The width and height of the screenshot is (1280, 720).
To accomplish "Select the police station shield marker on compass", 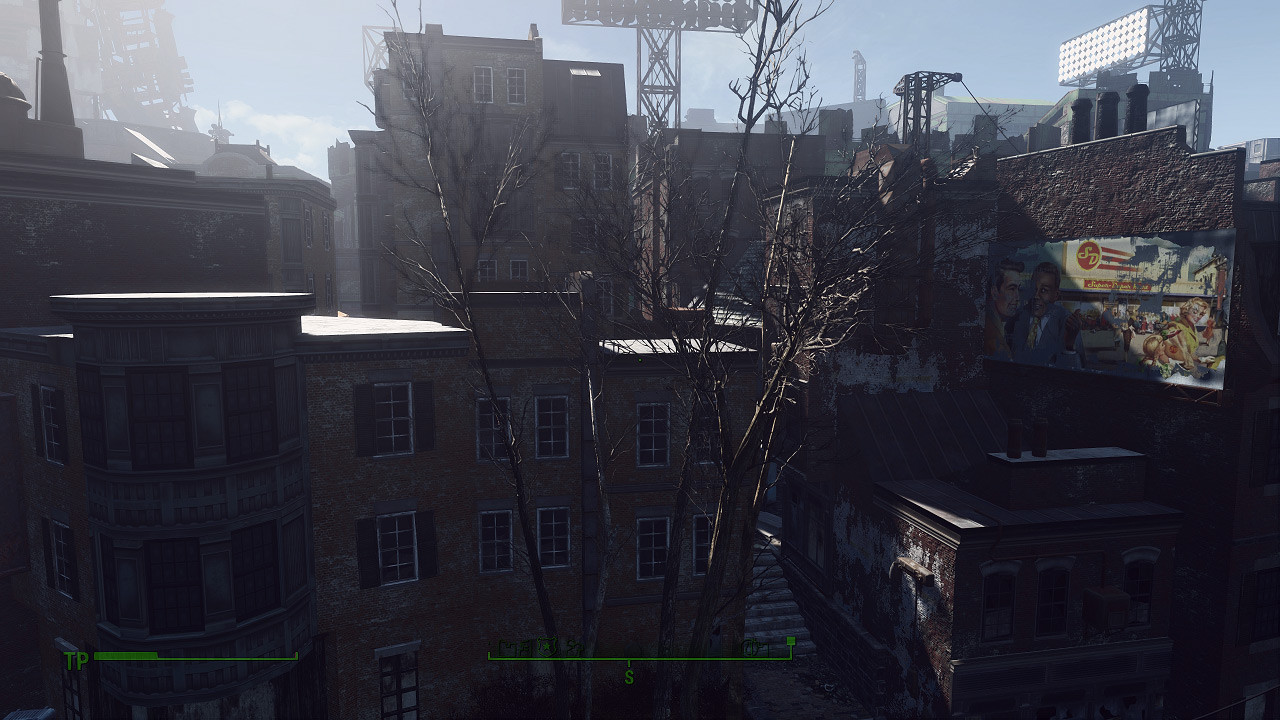I will tap(545, 645).
